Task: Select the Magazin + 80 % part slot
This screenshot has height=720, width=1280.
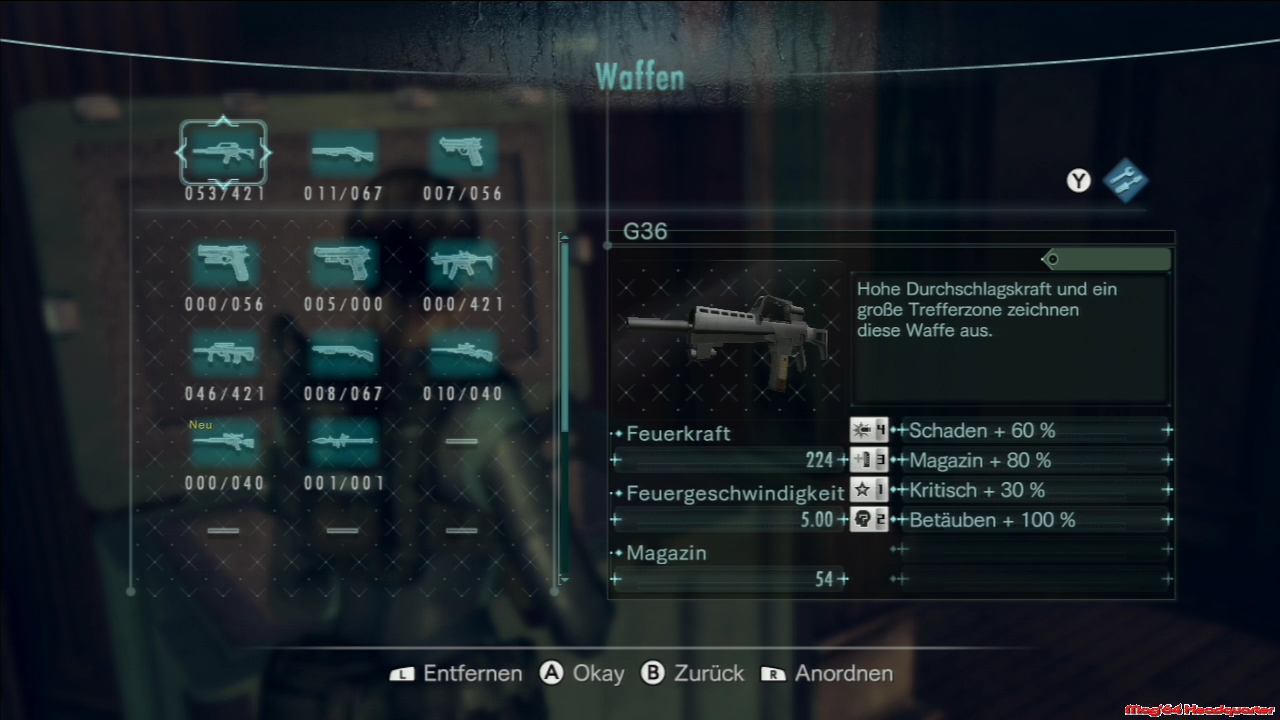Action: tap(1035, 461)
